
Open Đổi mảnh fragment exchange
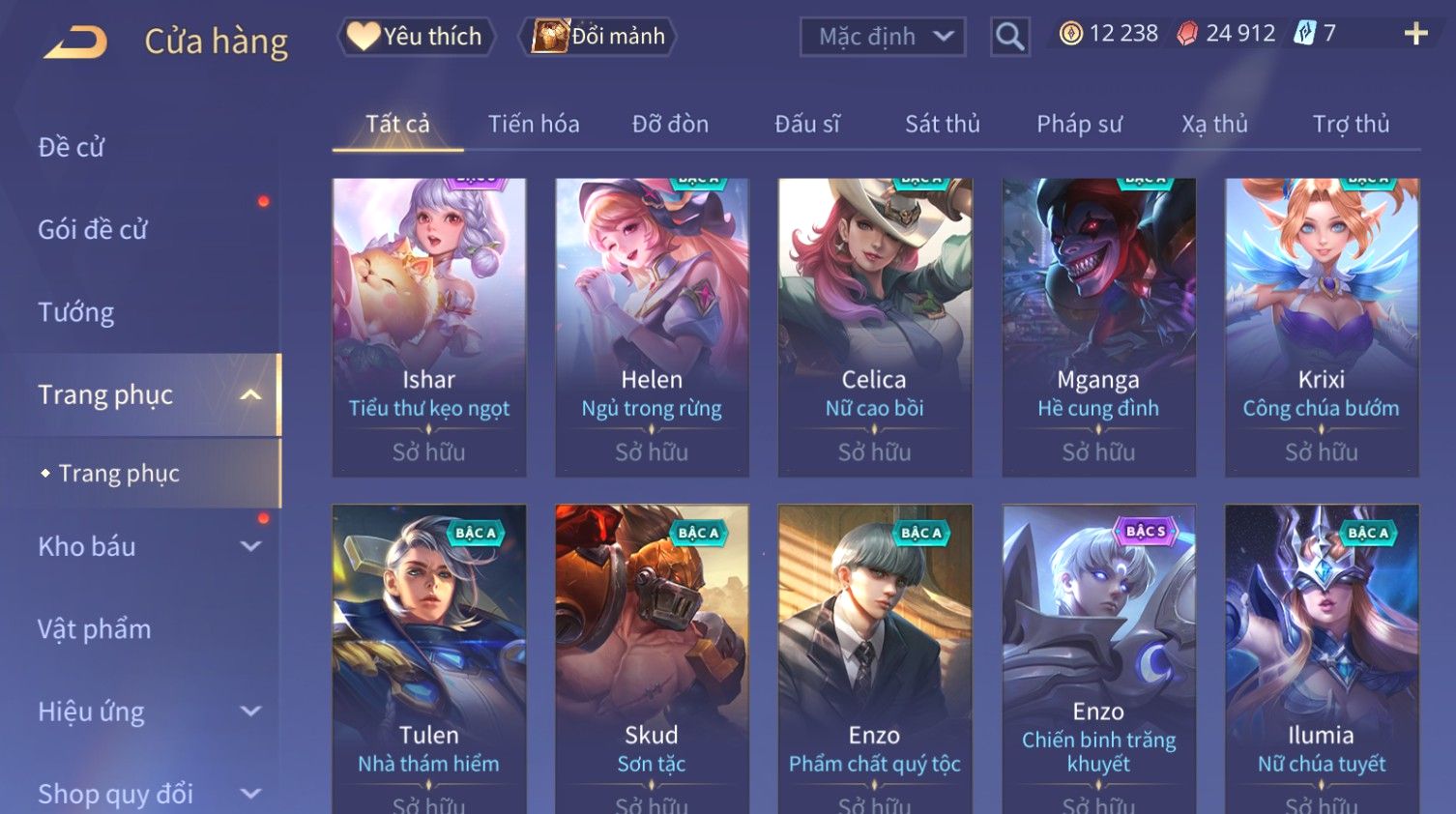point(599,37)
